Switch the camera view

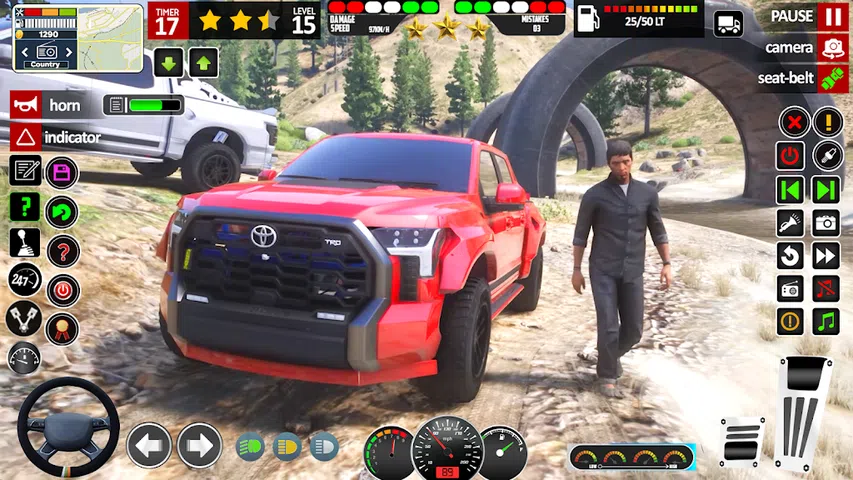point(831,47)
